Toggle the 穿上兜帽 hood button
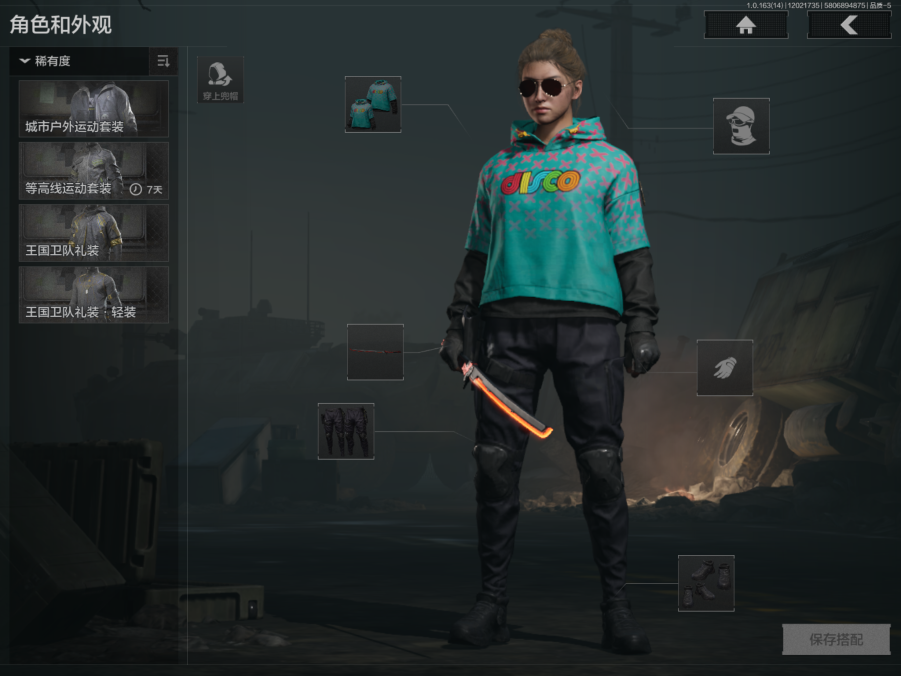The image size is (901, 676). coord(220,80)
